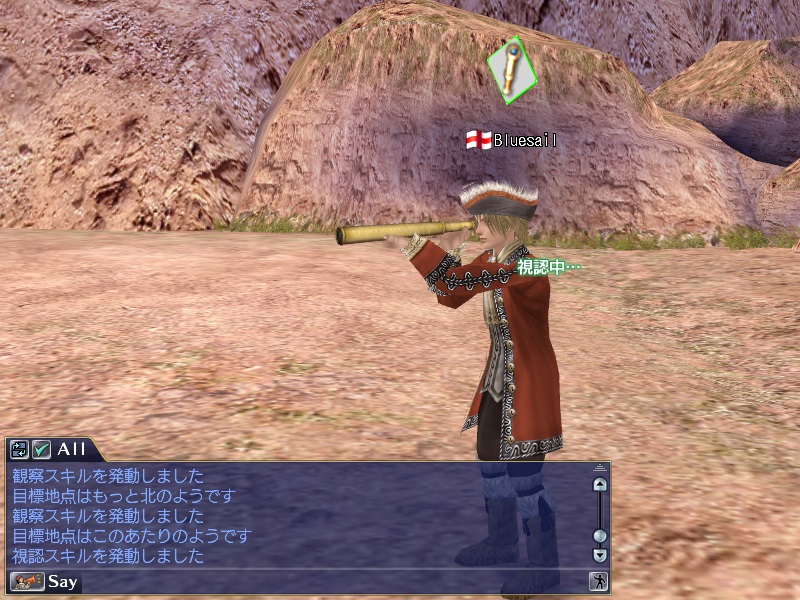Image resolution: width=800 pixels, height=600 pixels.
Task: Click the chat window resize grip
Action: click(x=600, y=468)
